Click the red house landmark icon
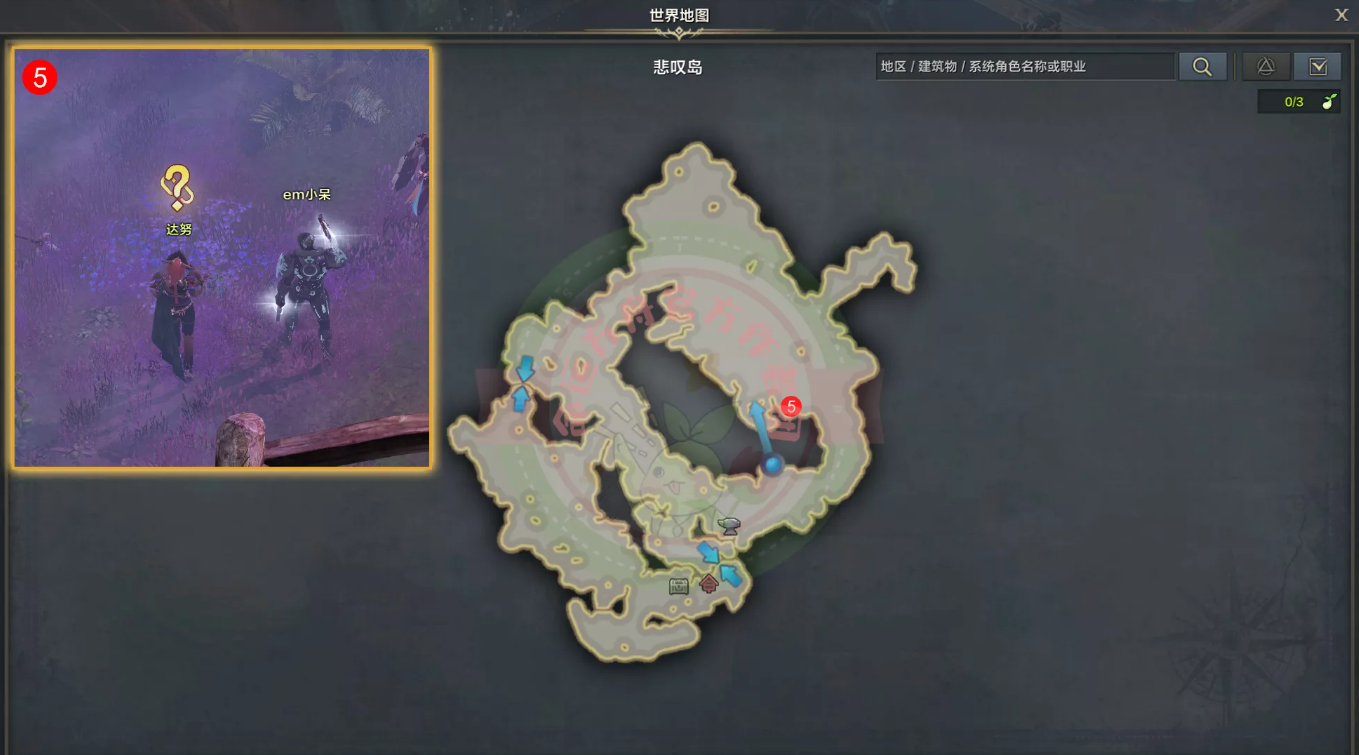The image size is (1359, 755). point(709,583)
